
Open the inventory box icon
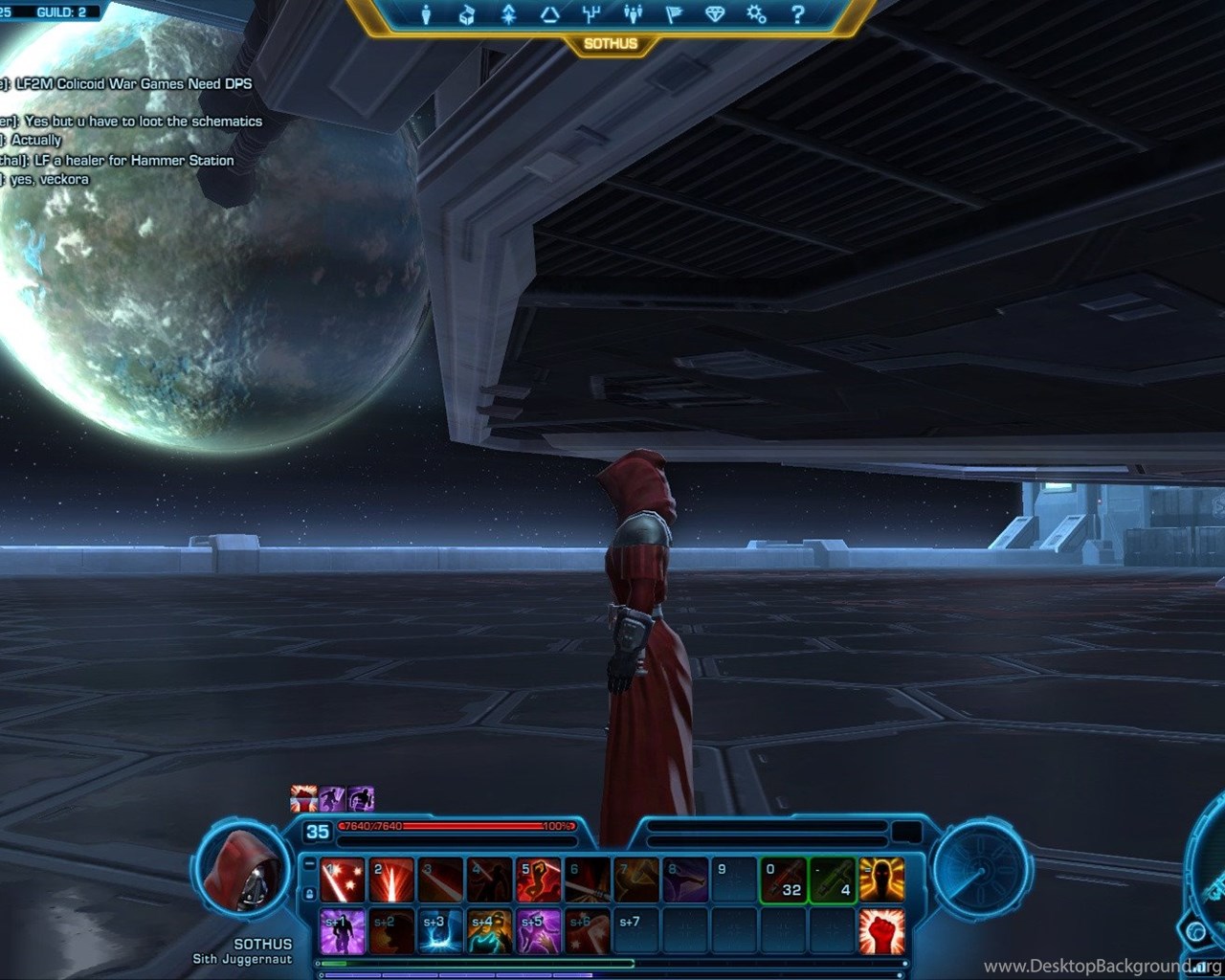coord(467,14)
